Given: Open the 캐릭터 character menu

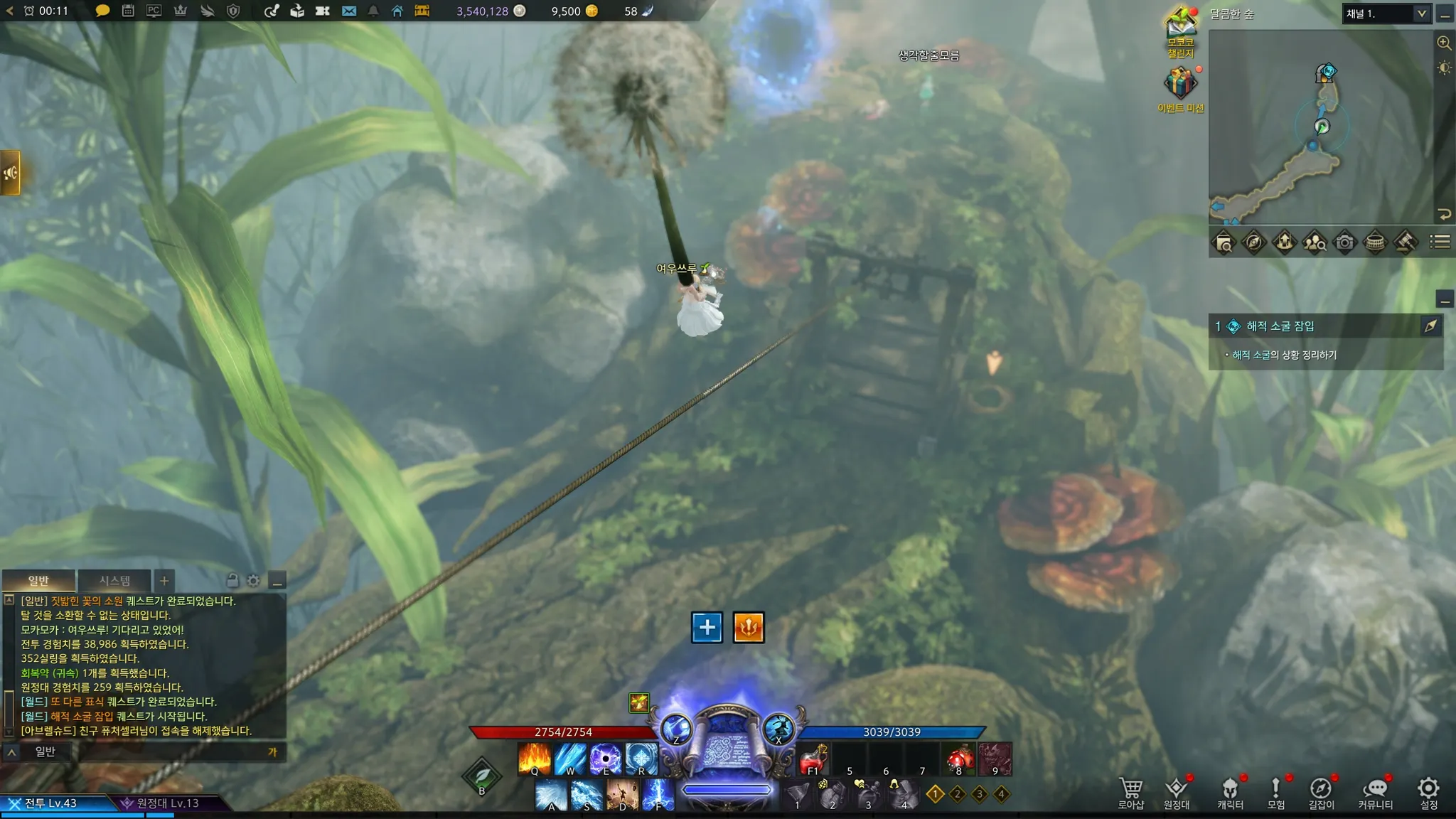Looking at the screenshot, I should point(1230,792).
